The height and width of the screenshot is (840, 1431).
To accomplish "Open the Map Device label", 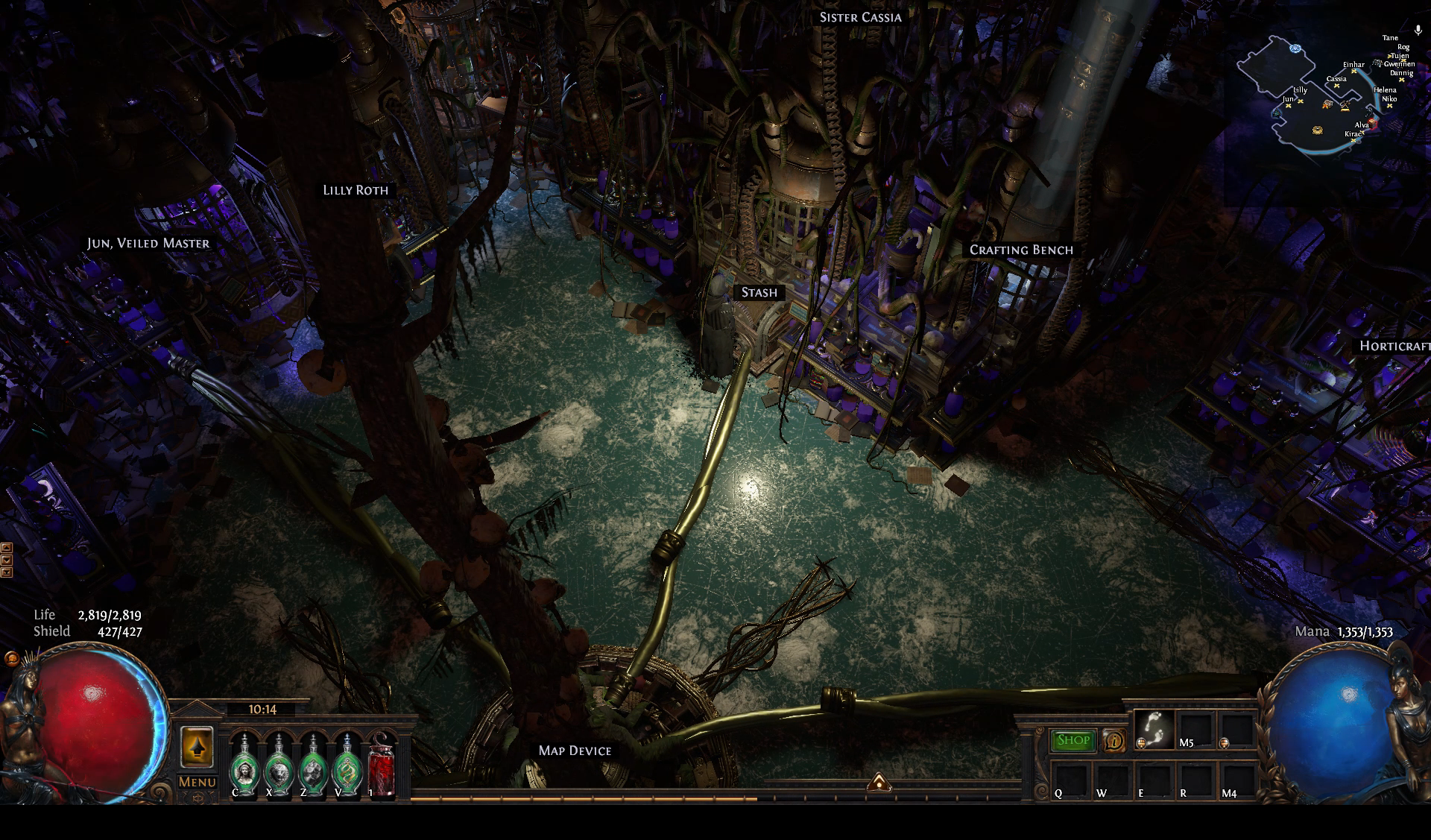I will [x=575, y=751].
